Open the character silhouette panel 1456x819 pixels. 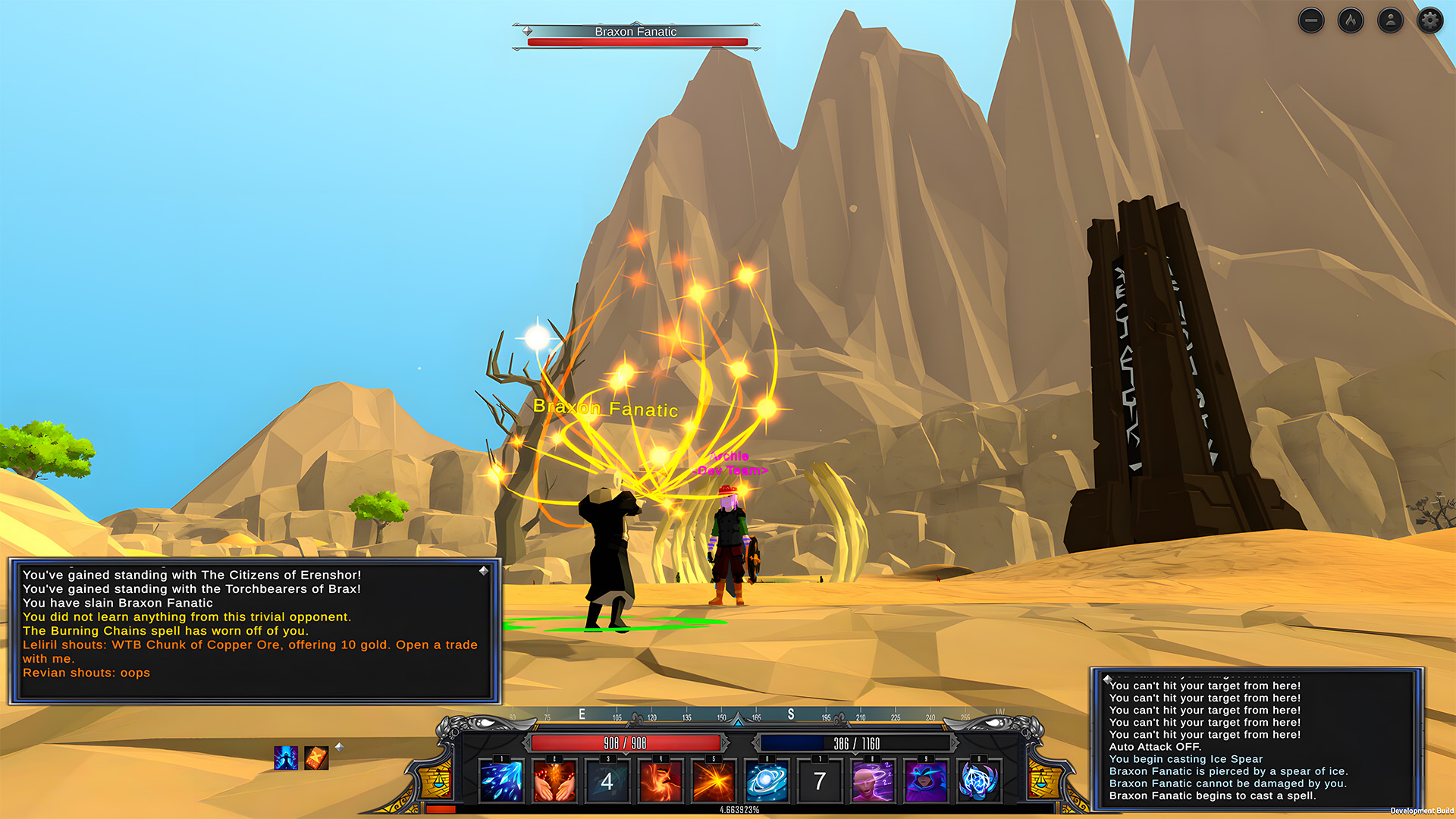1390,20
